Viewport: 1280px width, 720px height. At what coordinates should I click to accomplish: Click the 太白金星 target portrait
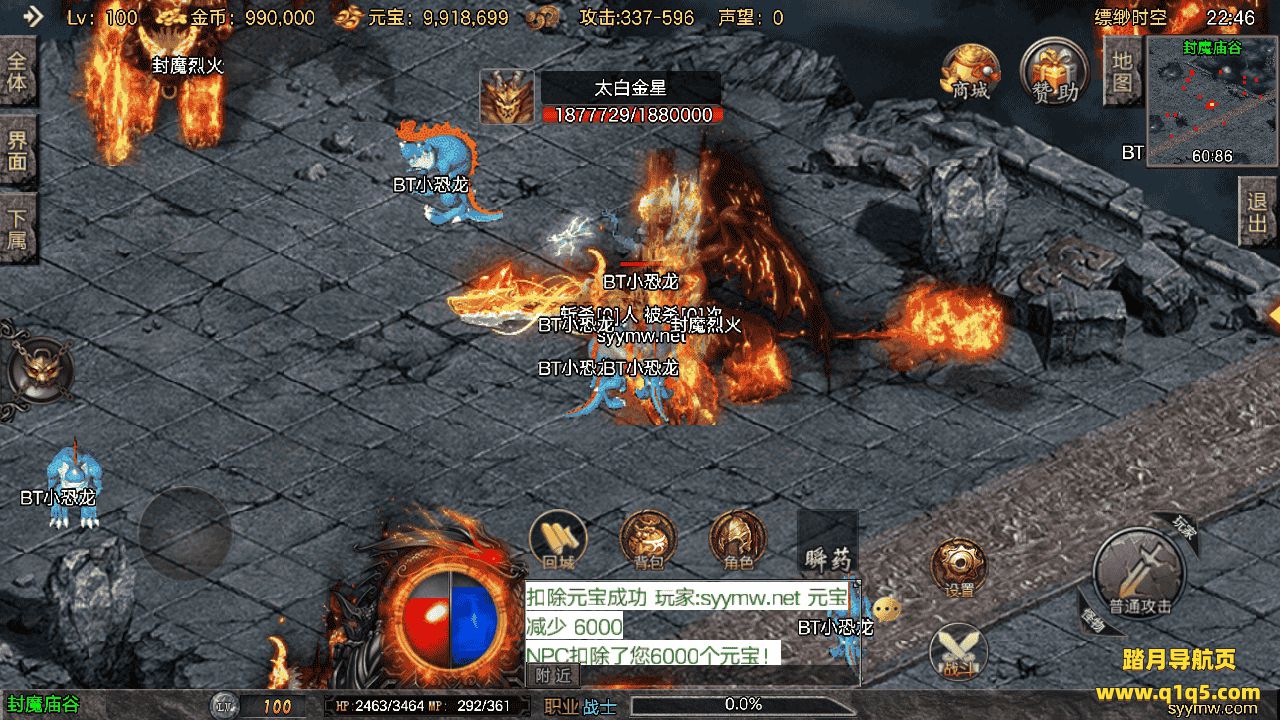click(x=507, y=97)
